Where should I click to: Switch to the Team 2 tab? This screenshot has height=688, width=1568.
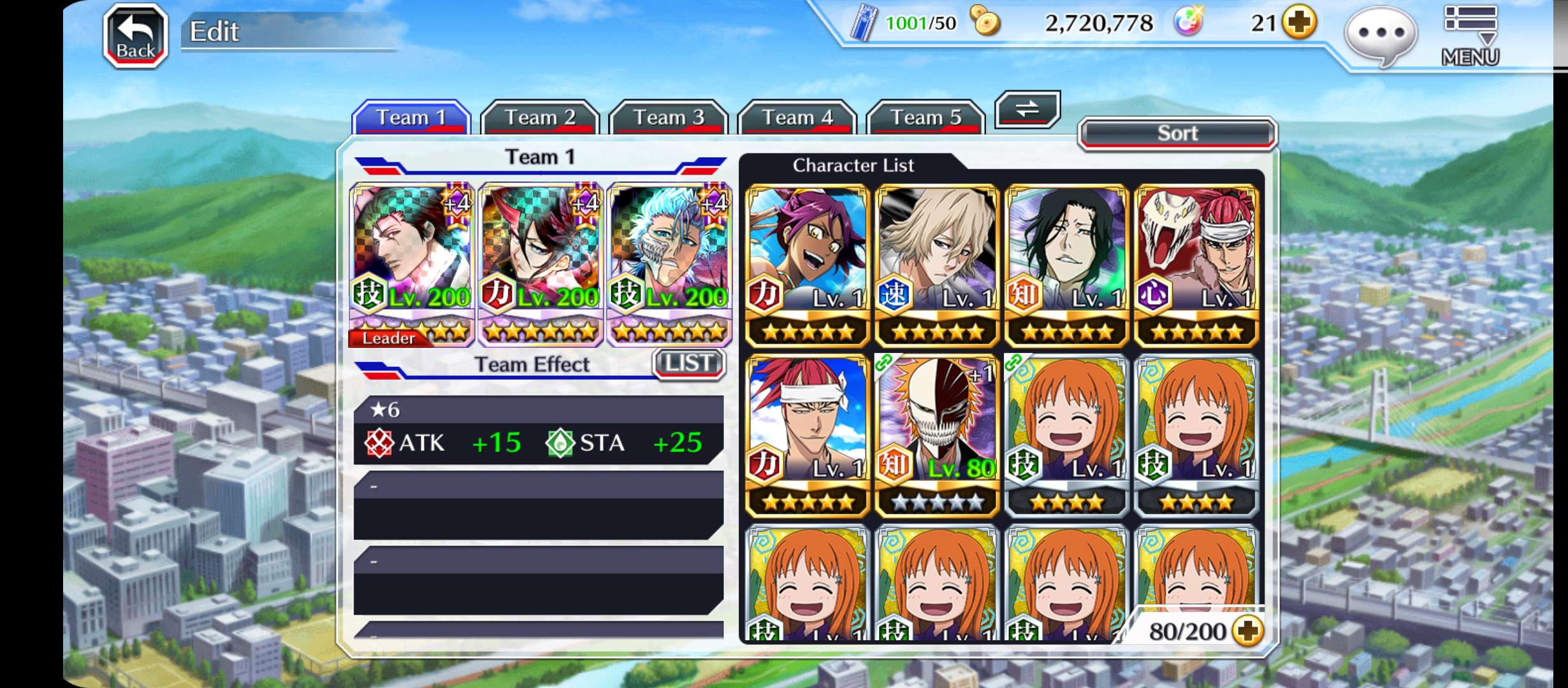tap(539, 117)
